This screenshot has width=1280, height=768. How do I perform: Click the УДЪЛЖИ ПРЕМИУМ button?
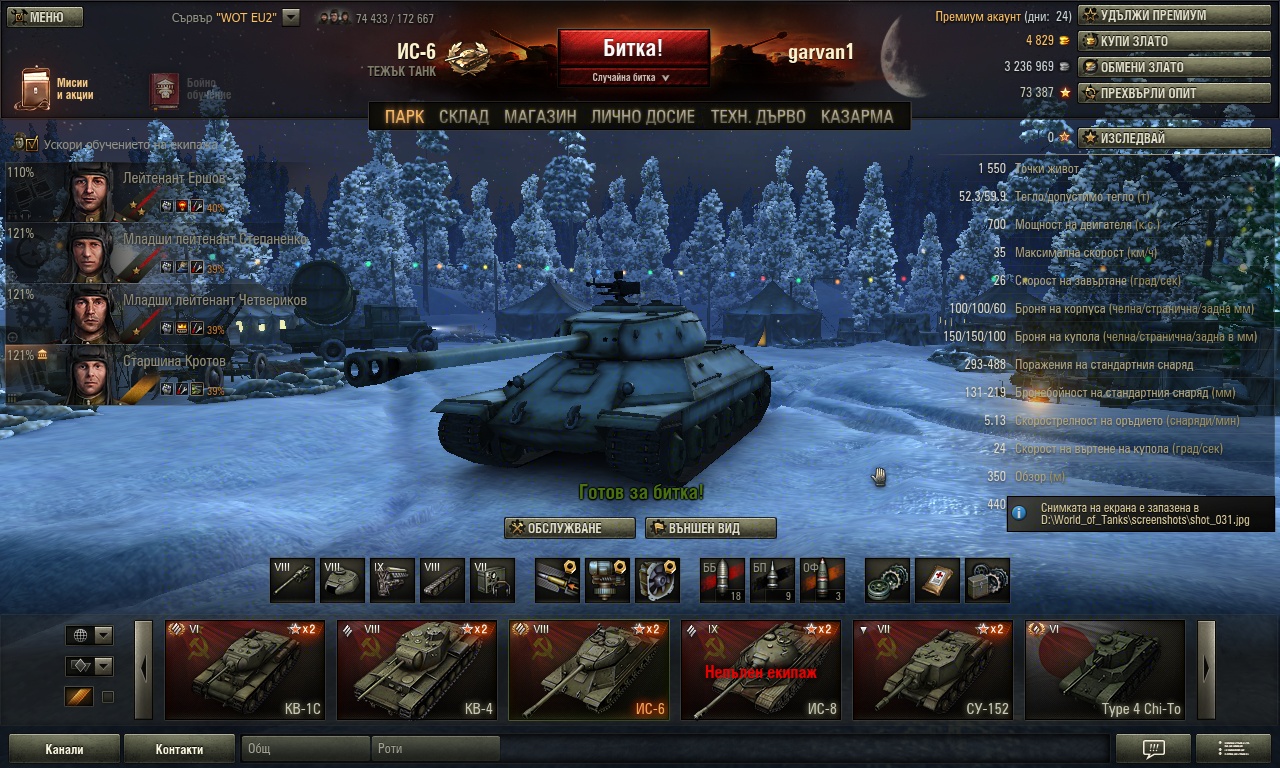pos(1159,15)
